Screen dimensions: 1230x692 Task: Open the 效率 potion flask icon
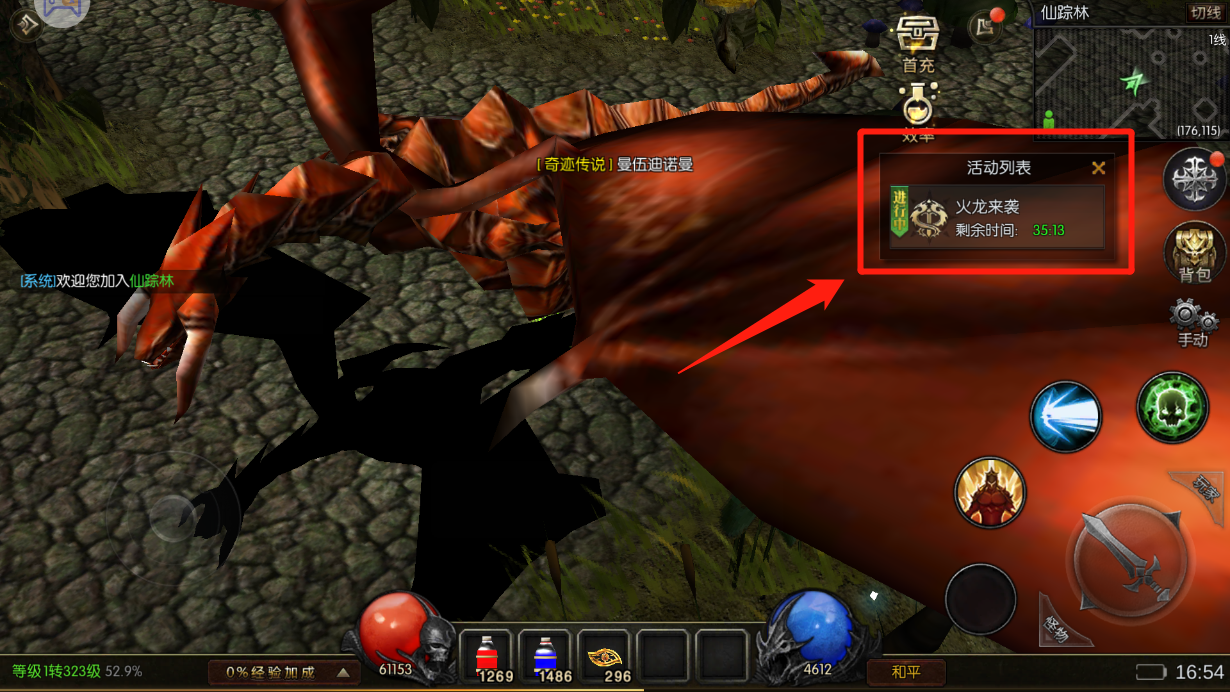point(917,110)
